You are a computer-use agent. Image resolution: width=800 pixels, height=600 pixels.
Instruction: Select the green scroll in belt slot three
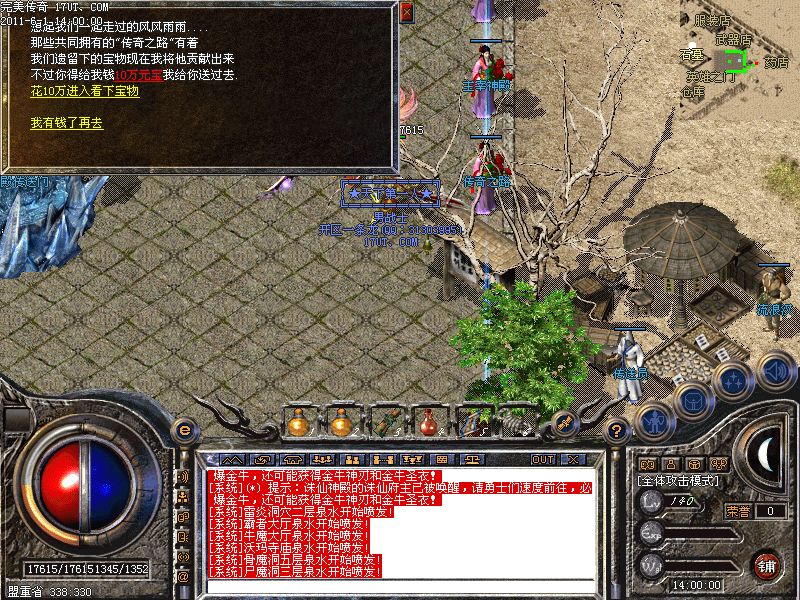385,422
